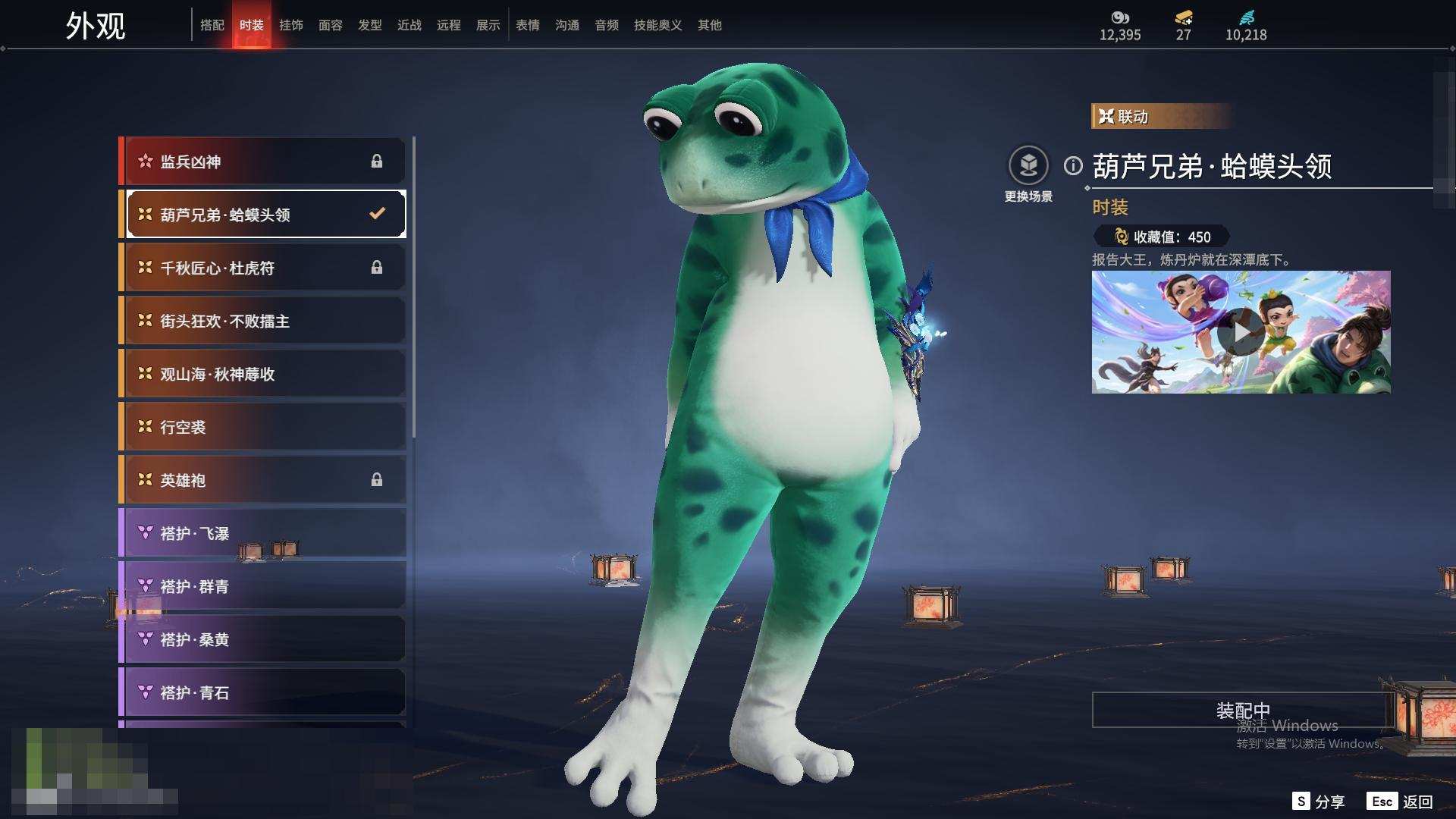1456x819 pixels.
Task: Open the 技能奥义 tab
Action: point(657,25)
